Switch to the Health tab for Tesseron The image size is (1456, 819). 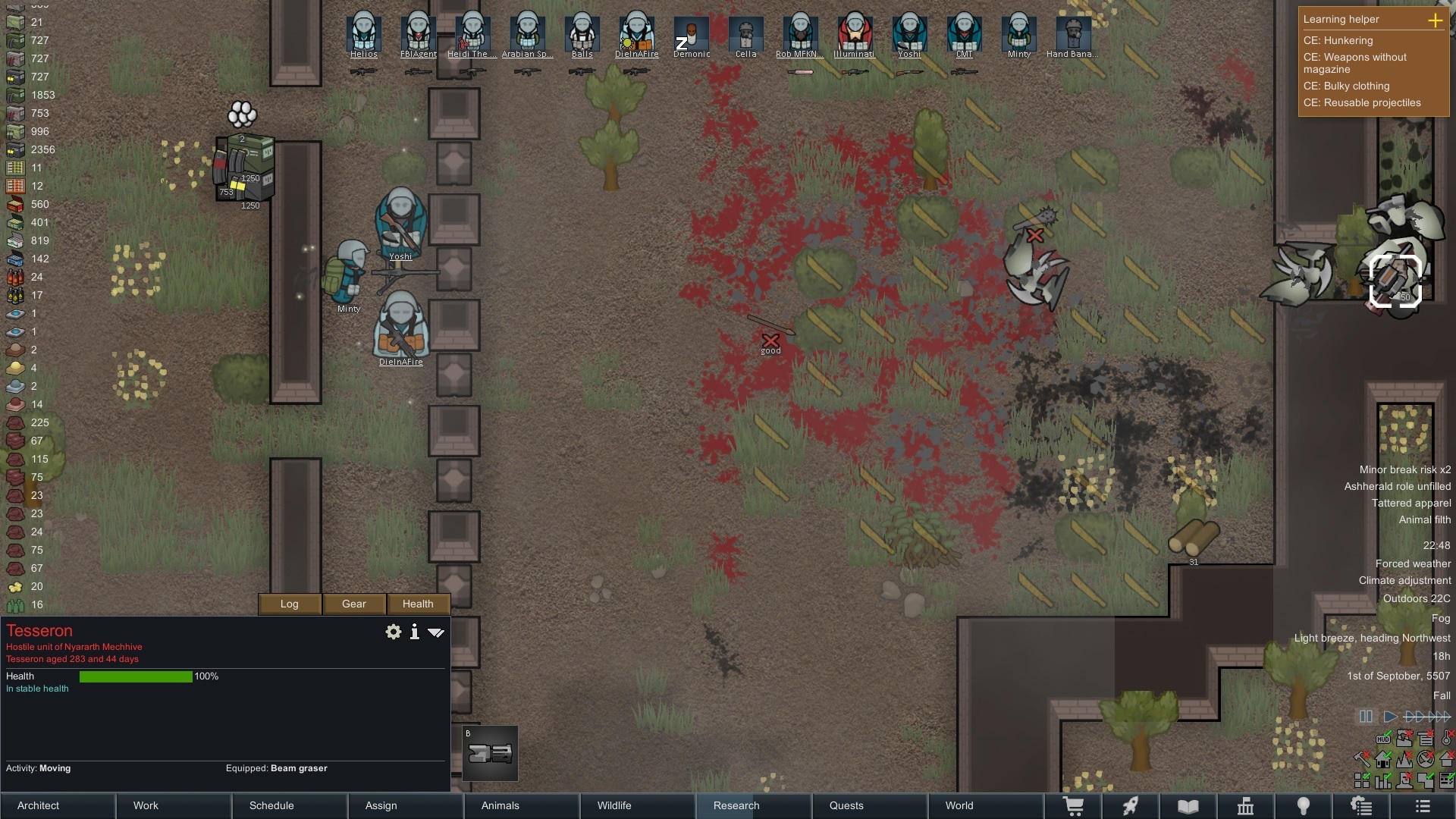click(418, 604)
